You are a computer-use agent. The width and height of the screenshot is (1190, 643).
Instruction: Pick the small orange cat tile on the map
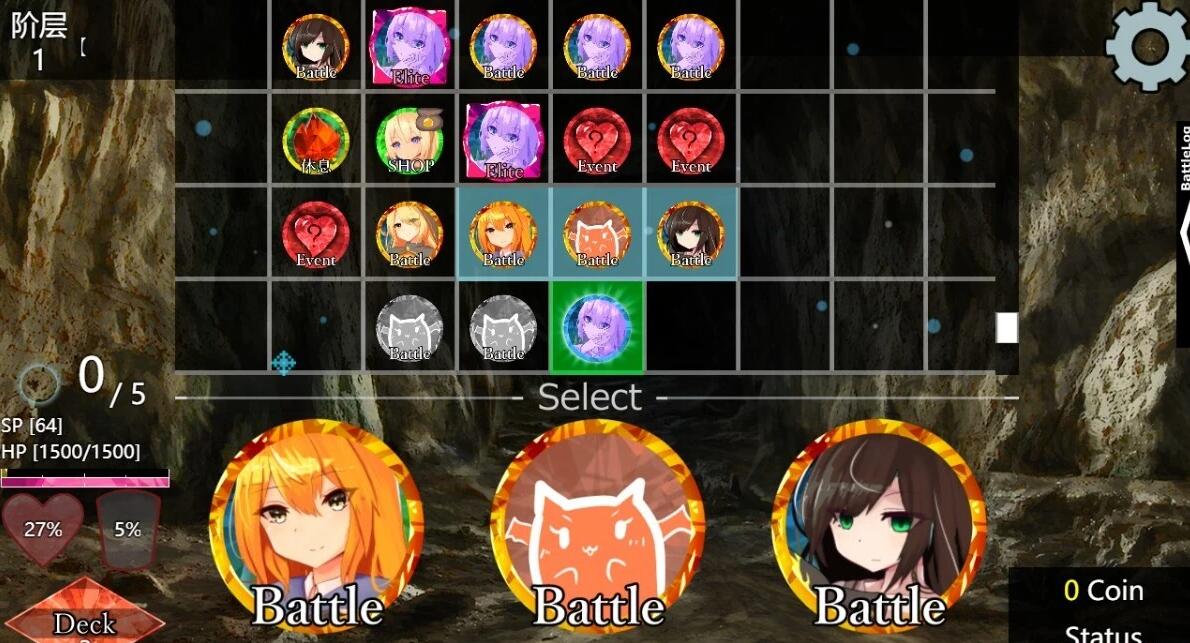point(597,234)
